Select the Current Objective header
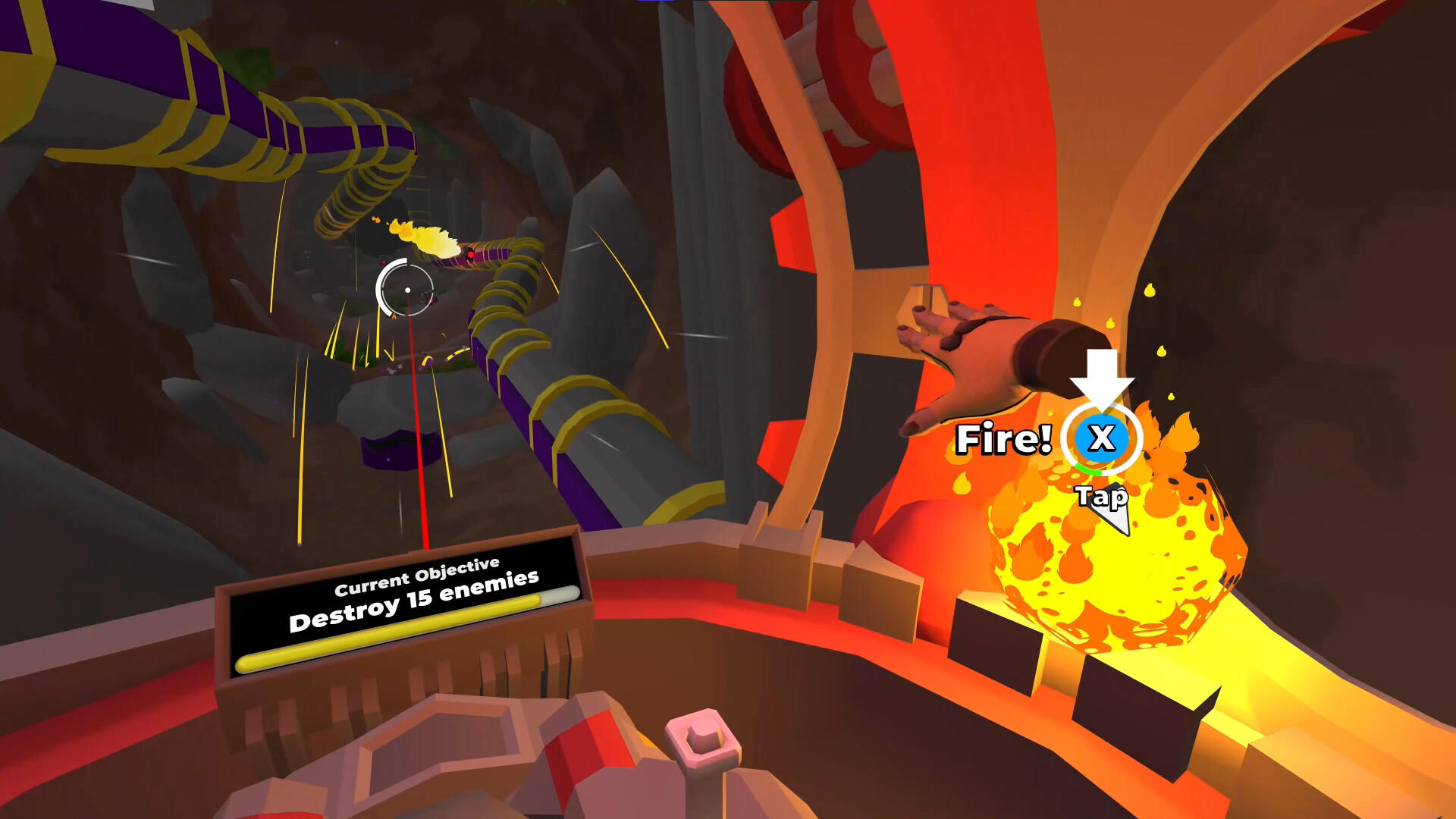 (x=417, y=576)
